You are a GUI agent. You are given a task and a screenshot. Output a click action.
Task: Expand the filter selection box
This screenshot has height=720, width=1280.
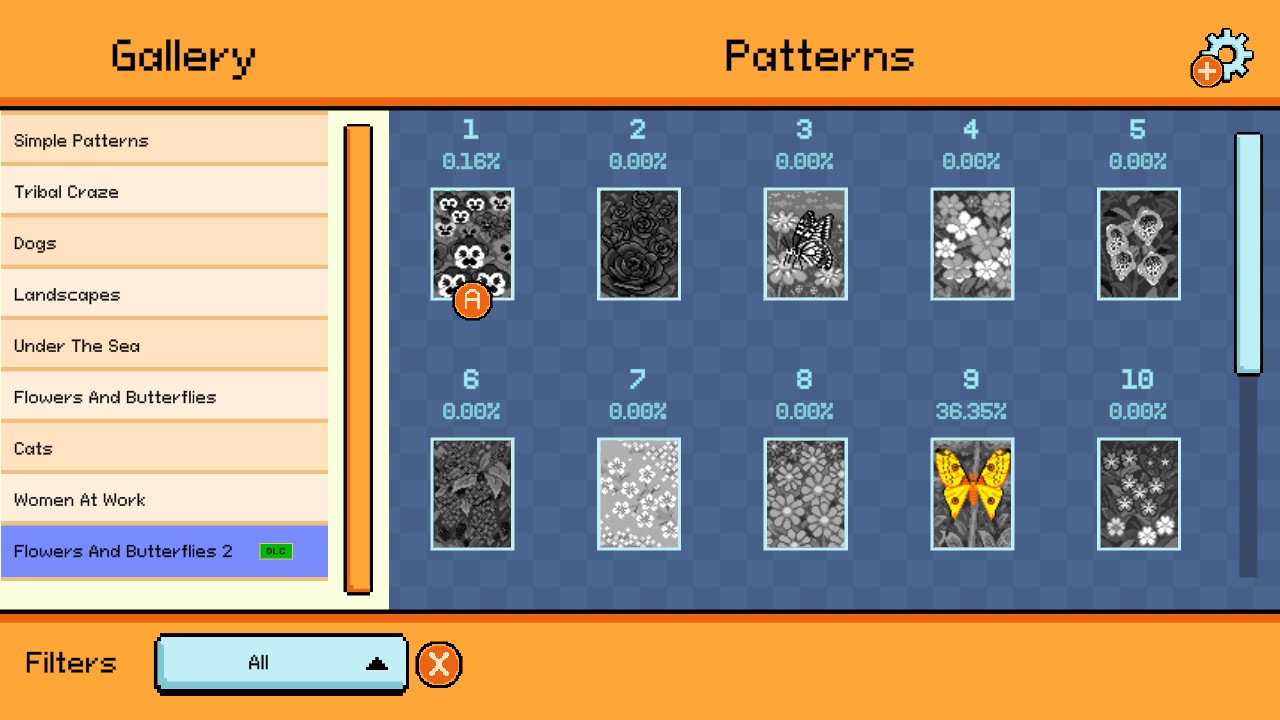coord(281,663)
